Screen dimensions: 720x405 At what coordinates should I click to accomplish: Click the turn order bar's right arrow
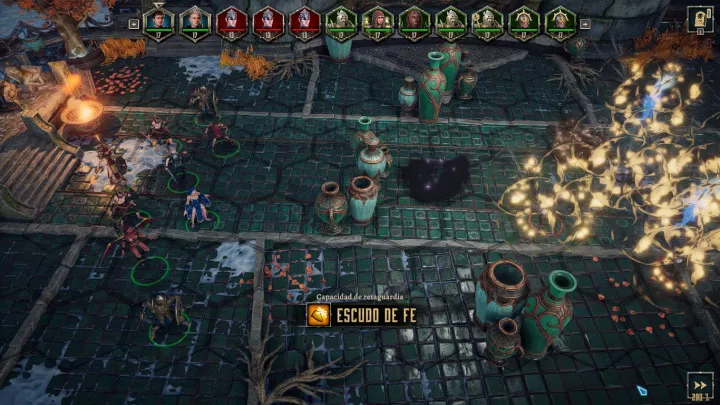pyautogui.click(x=585, y=21)
